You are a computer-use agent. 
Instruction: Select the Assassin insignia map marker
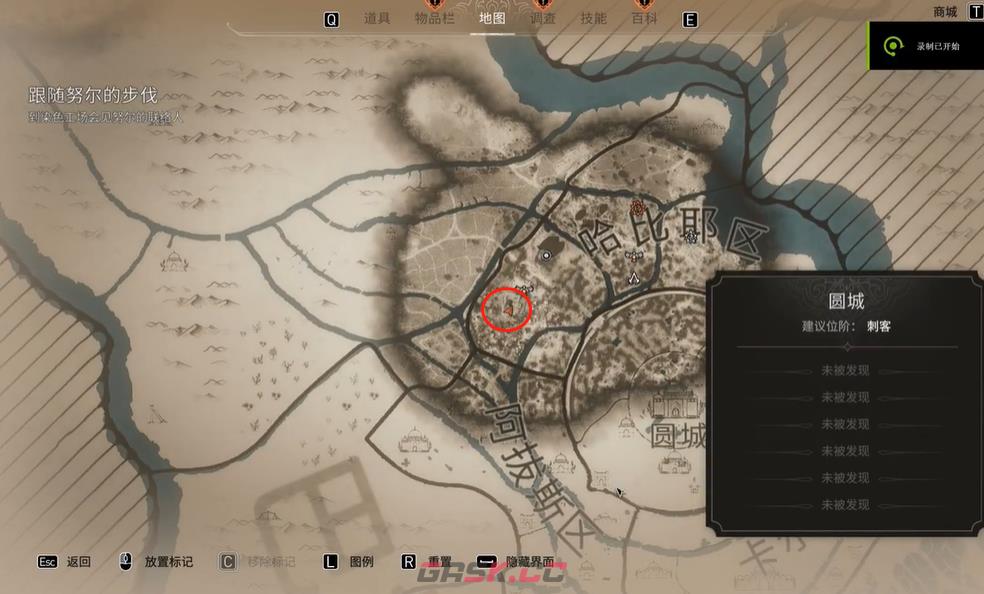pyautogui.click(x=632, y=276)
